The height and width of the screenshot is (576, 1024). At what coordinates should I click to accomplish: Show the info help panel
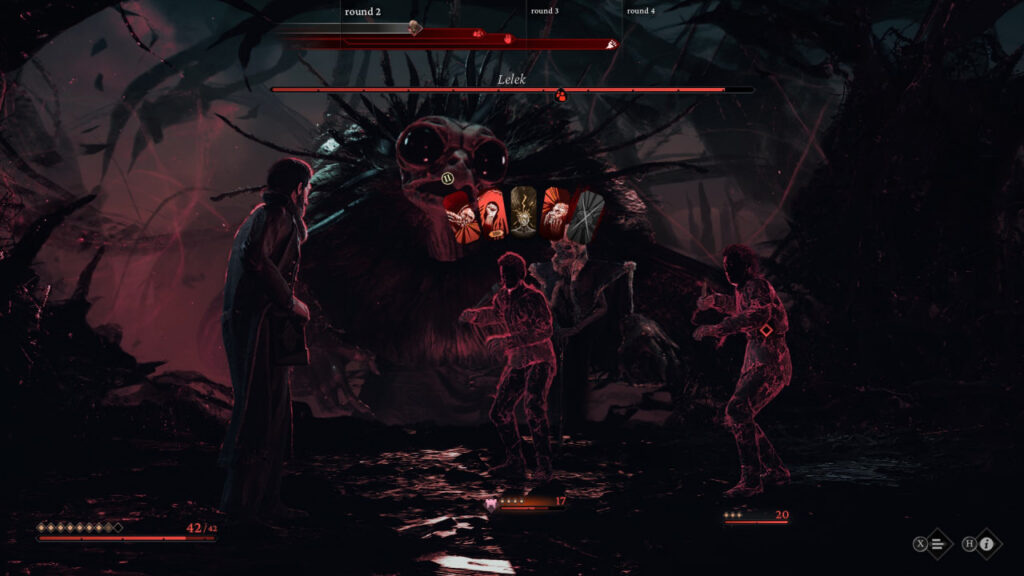(x=986, y=544)
